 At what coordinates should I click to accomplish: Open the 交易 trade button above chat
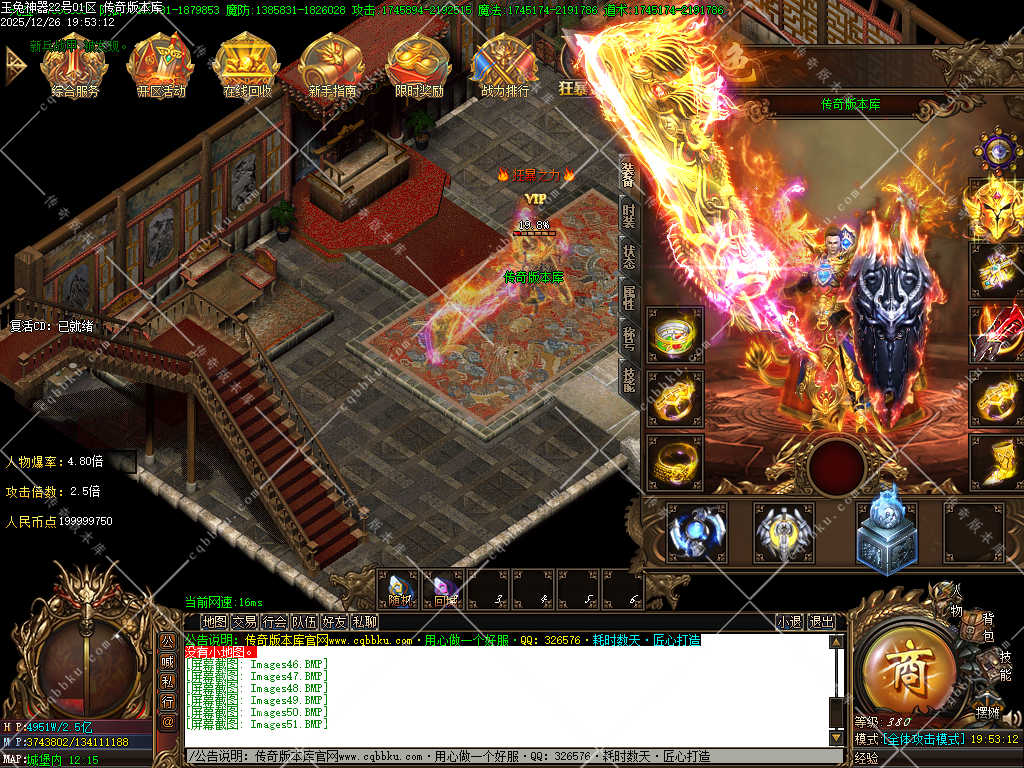[x=245, y=621]
